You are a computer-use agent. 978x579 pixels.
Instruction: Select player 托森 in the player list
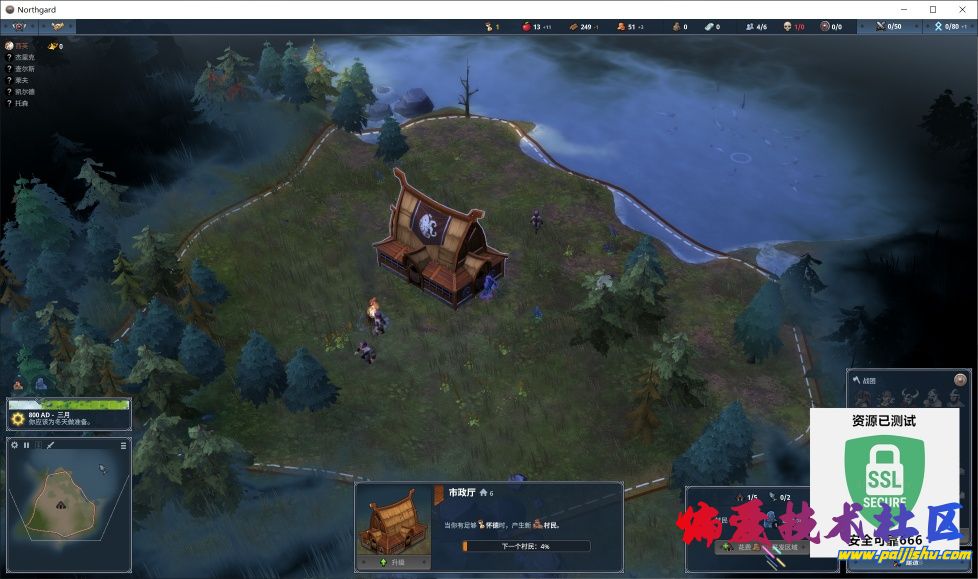pos(22,103)
